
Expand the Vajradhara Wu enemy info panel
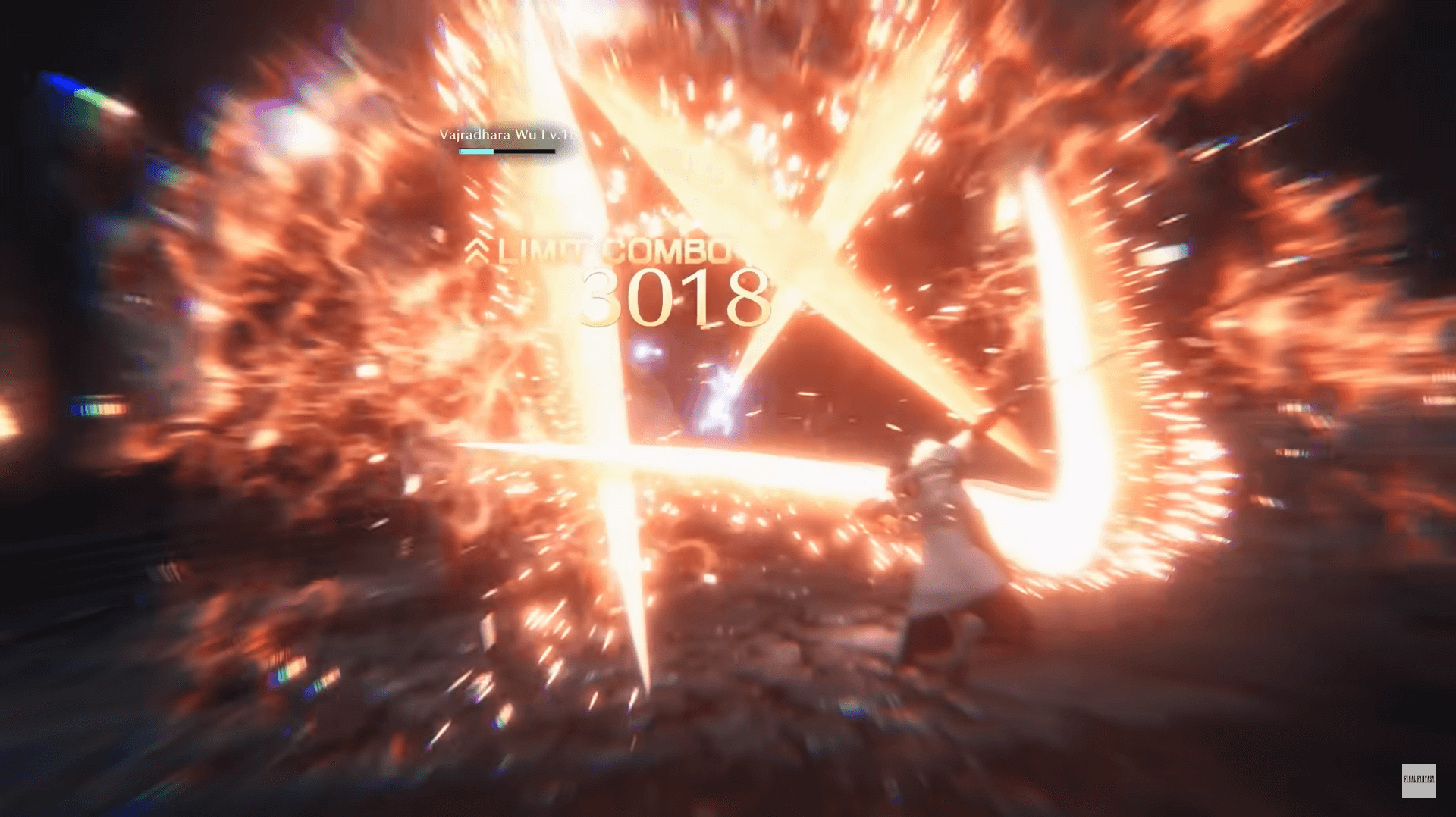tap(507, 136)
